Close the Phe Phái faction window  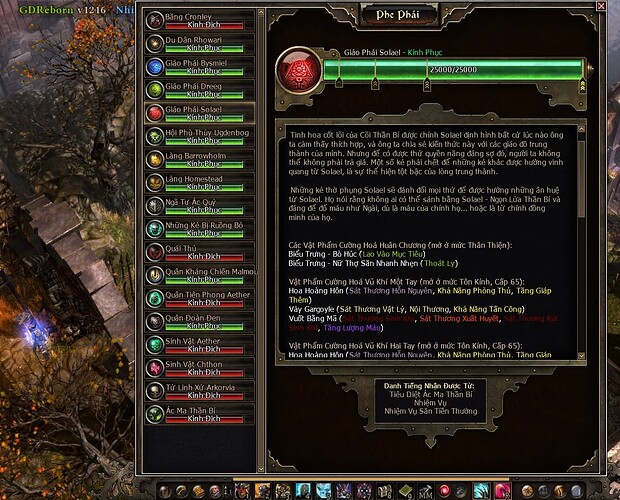pos(601,7)
